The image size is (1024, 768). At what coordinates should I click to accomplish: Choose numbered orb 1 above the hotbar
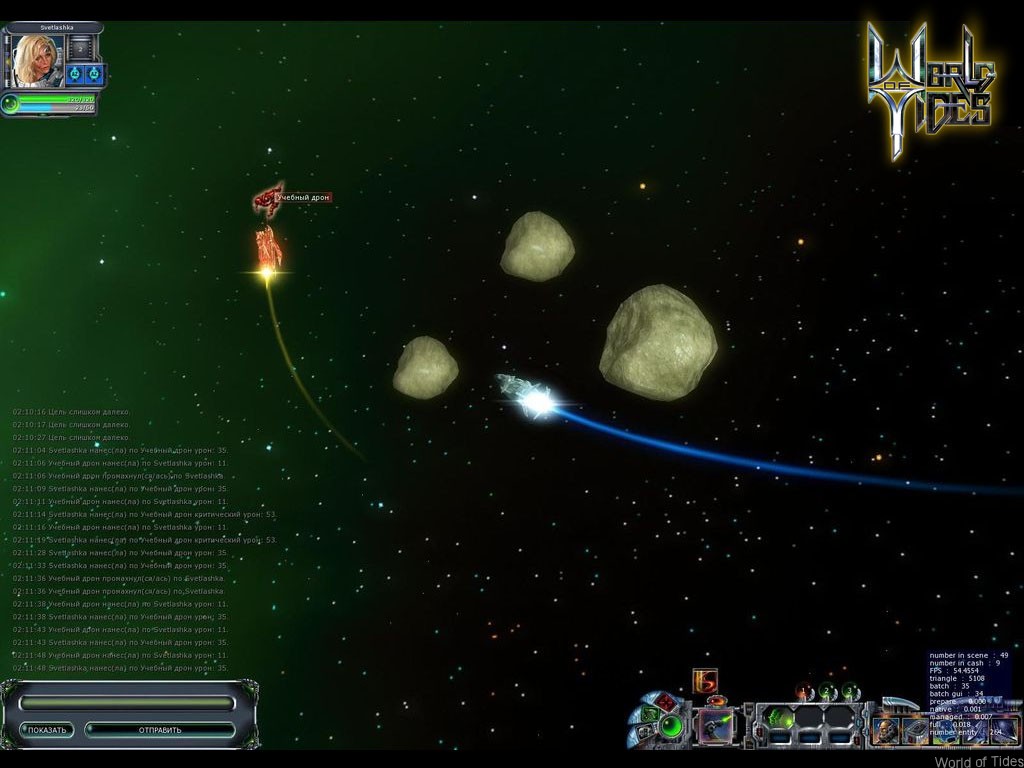(x=804, y=691)
